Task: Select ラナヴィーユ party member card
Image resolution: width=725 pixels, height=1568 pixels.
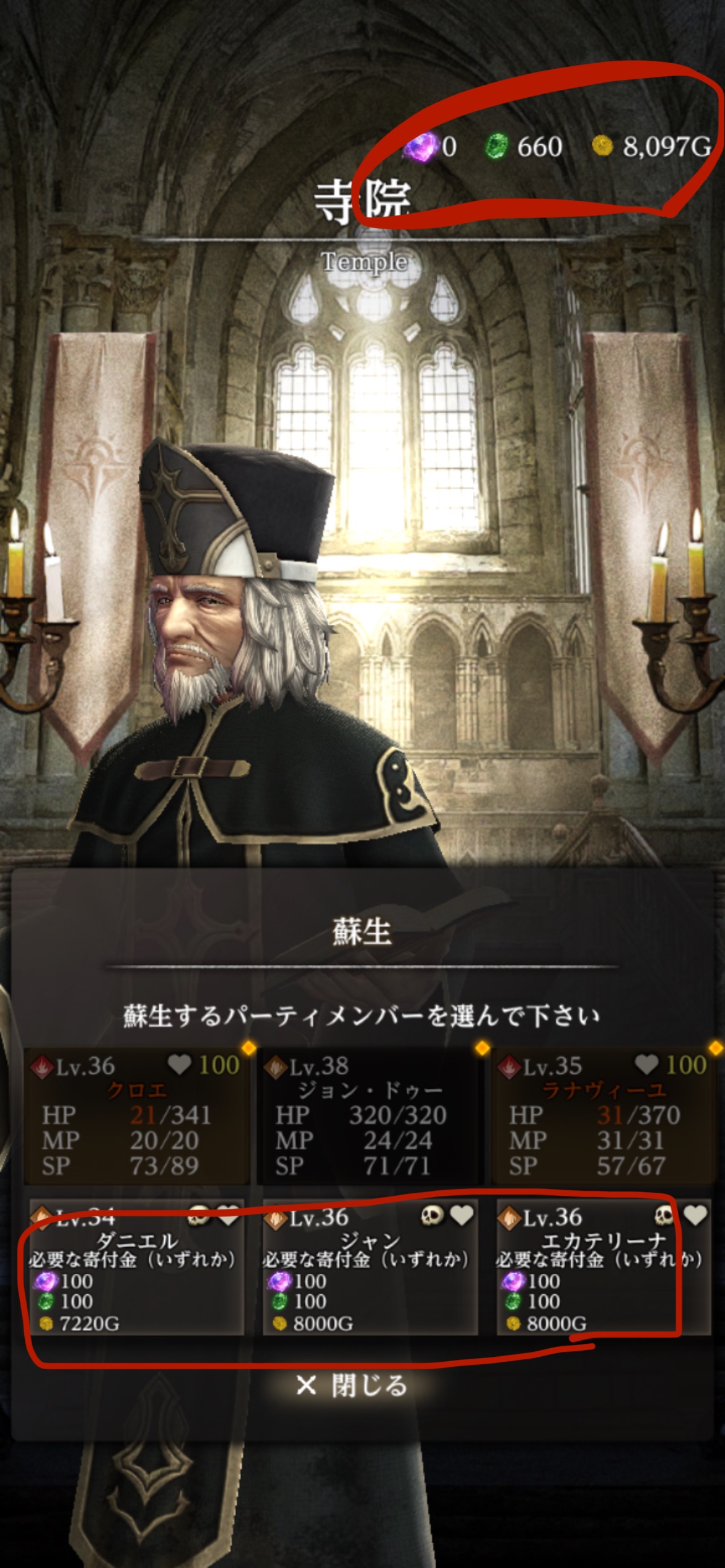Action: tap(604, 1115)
